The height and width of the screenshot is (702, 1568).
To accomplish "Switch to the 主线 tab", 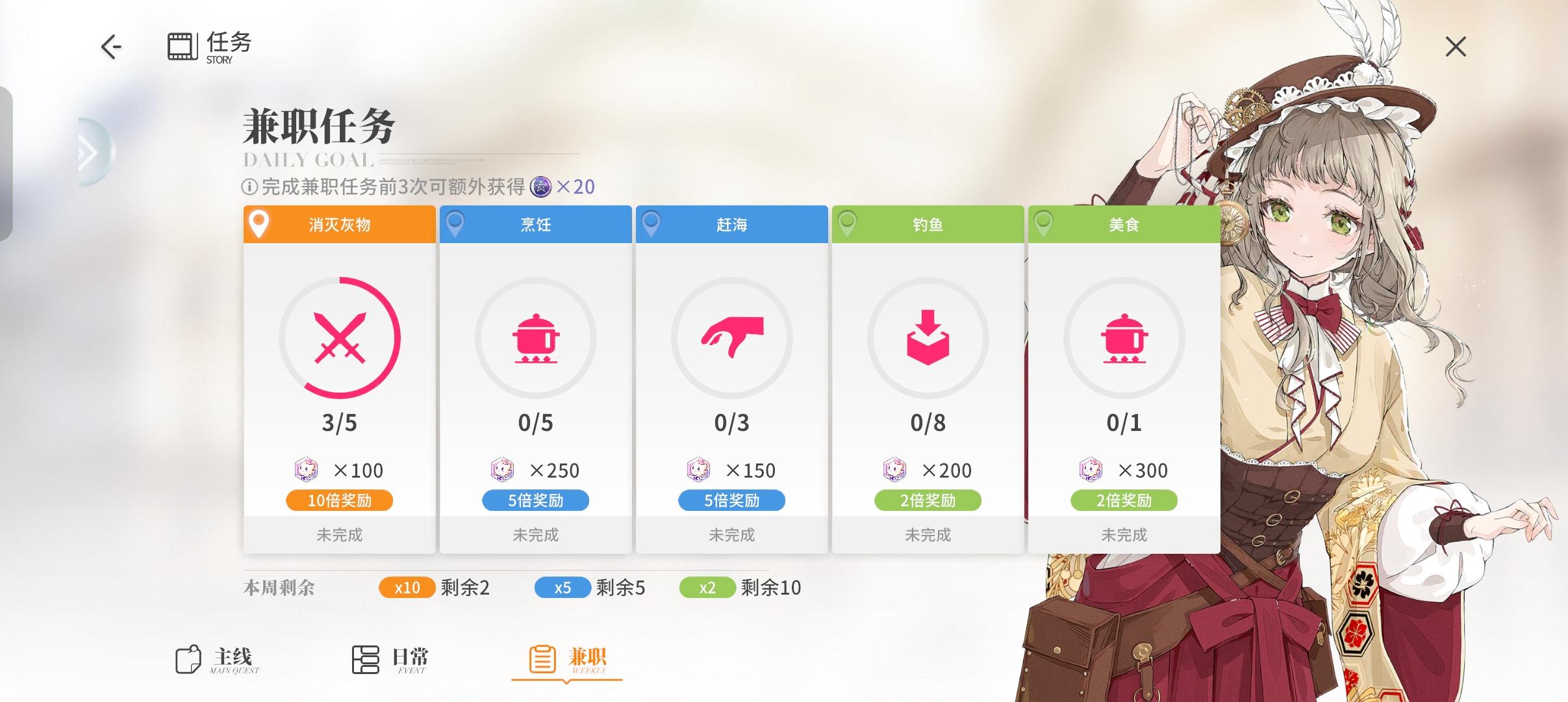I will [x=214, y=658].
